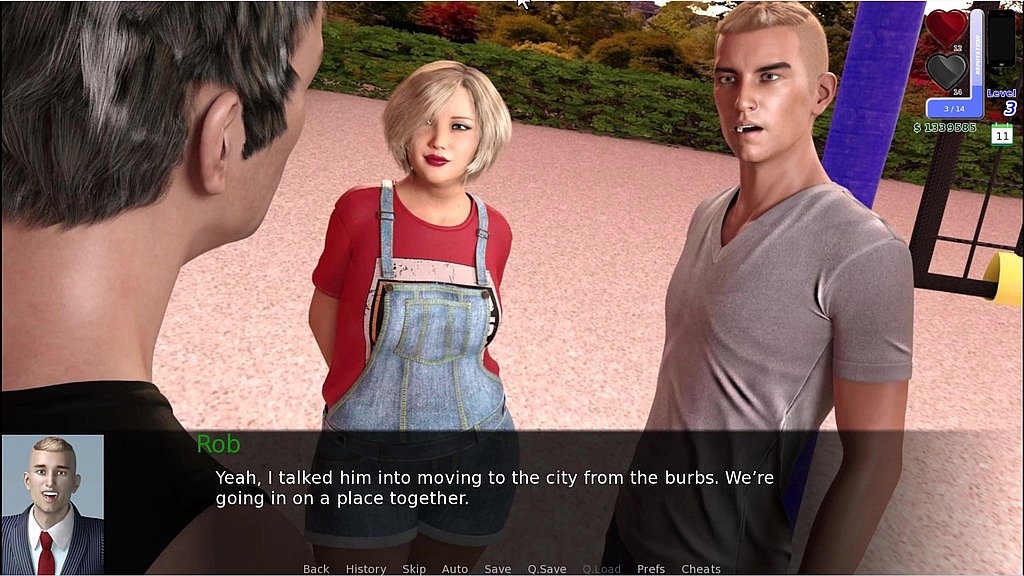Click the dark gray heart icon
The image size is (1024, 576).
click(946, 70)
